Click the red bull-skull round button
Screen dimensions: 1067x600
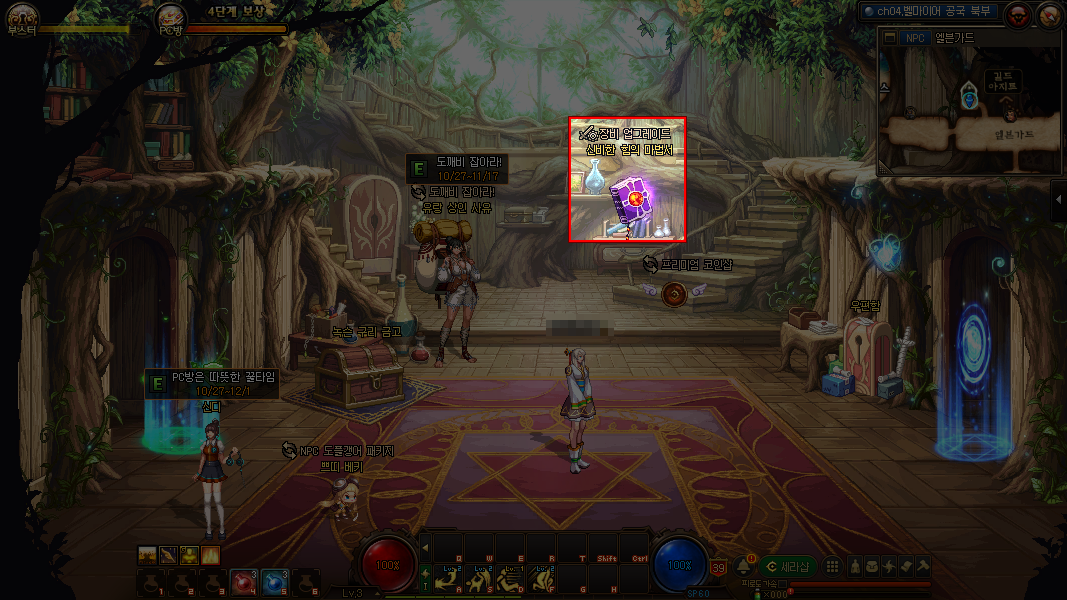pos(1018,14)
